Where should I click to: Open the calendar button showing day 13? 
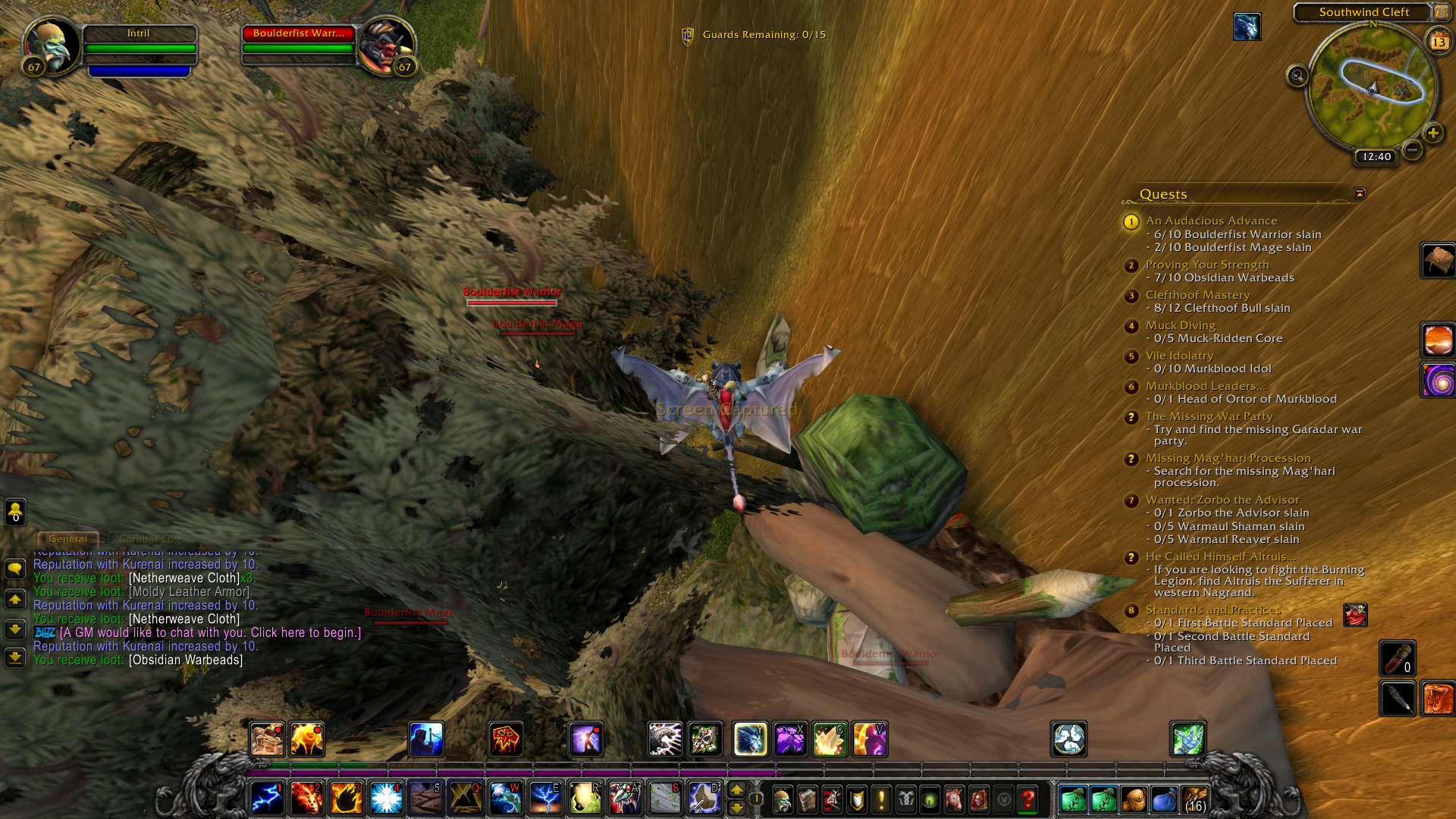(1439, 41)
